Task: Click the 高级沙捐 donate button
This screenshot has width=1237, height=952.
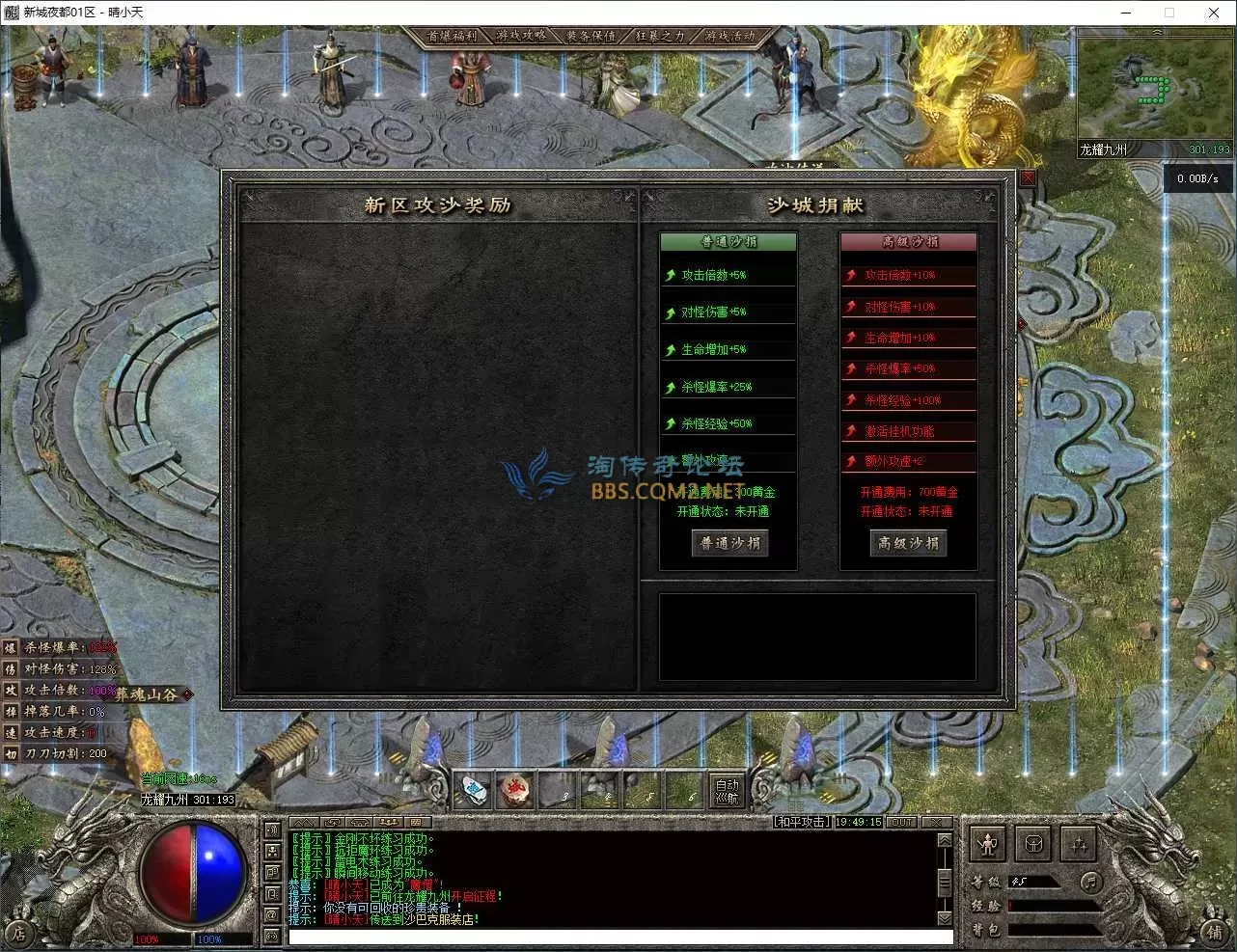Action: click(908, 544)
